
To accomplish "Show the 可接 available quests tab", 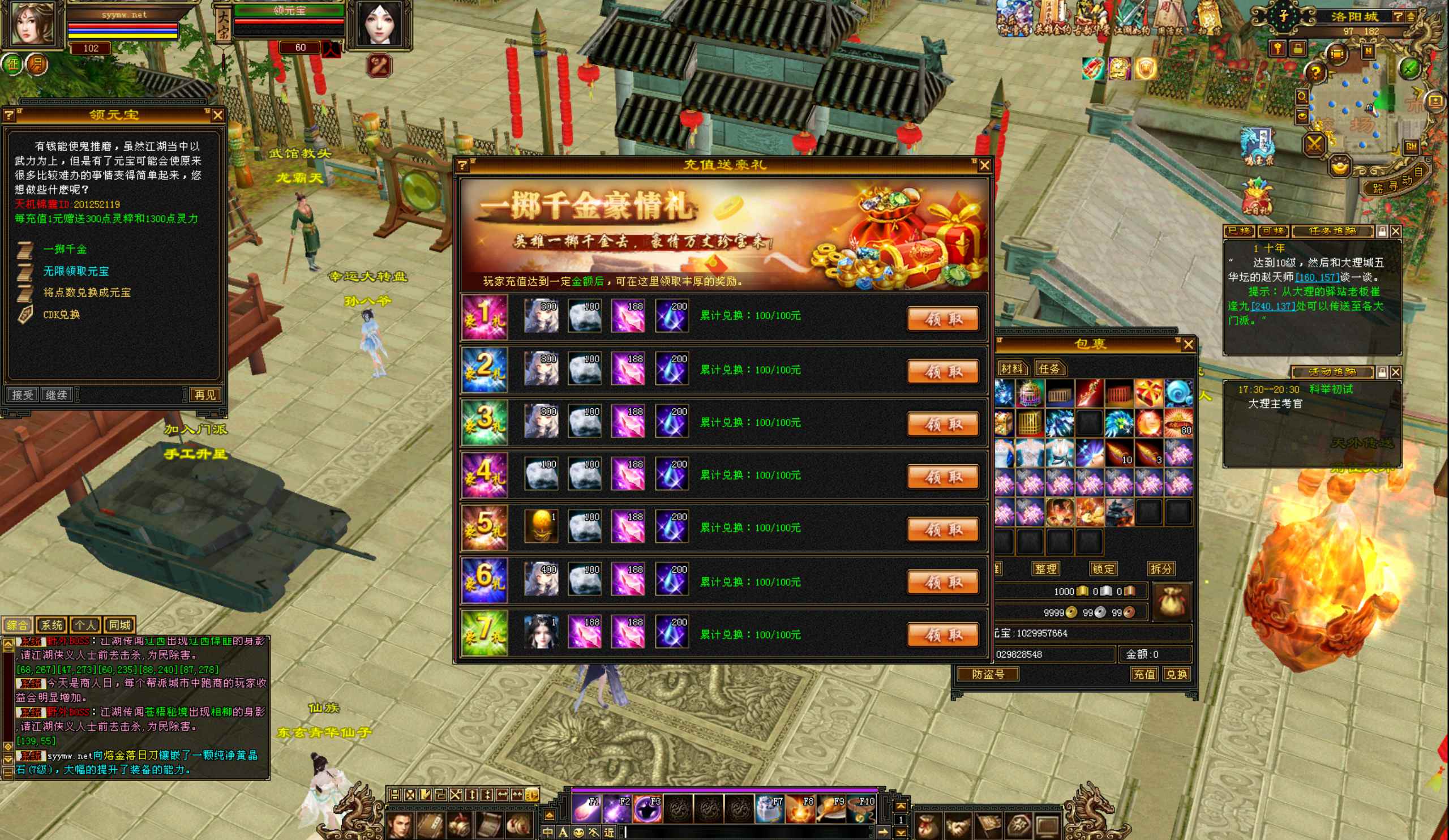I will coord(1272,231).
